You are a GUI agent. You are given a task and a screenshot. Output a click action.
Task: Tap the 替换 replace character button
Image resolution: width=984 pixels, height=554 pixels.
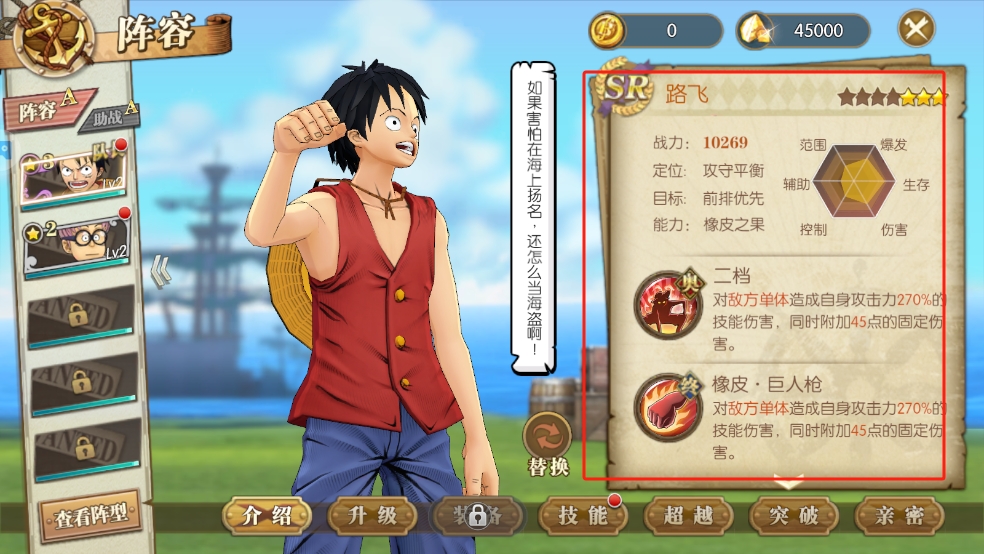(x=548, y=445)
